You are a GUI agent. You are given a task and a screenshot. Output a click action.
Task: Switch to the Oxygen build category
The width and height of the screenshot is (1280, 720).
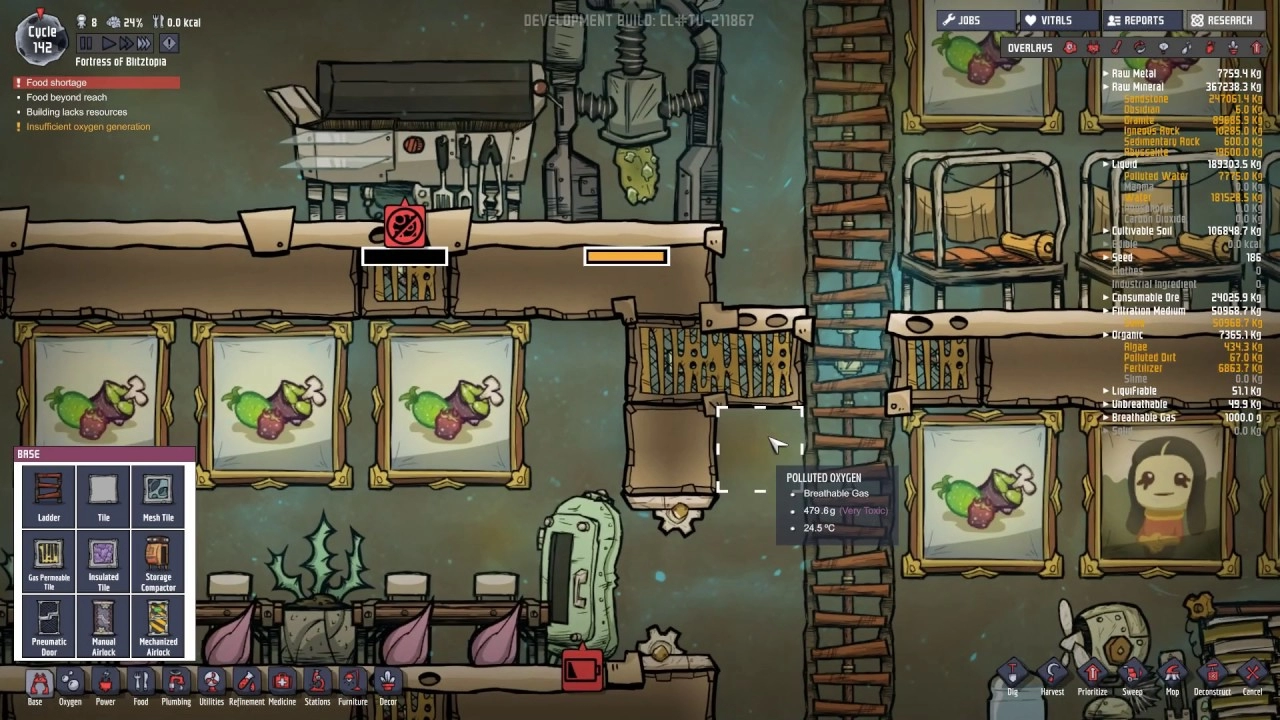[70, 687]
